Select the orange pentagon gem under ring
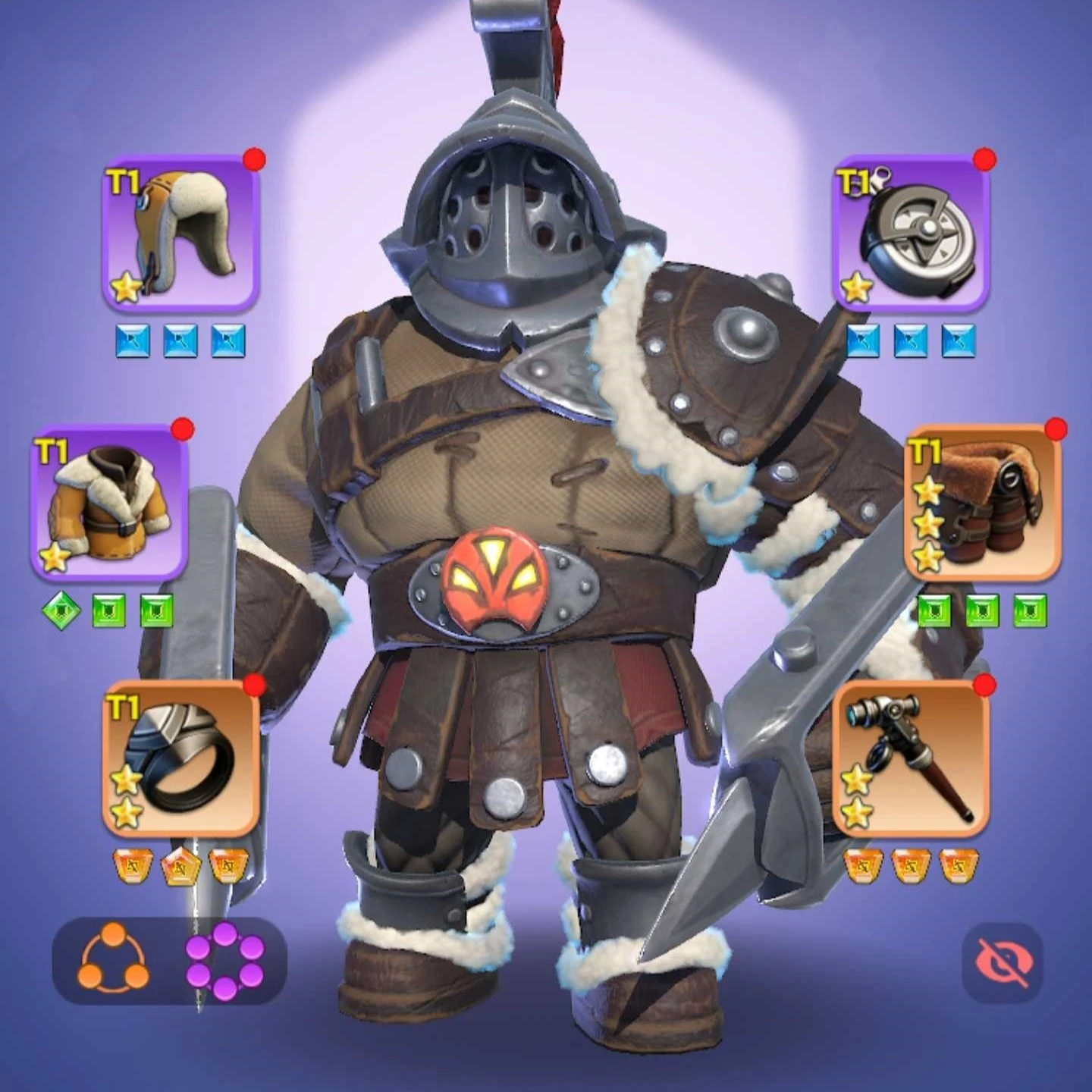Screen dimensions: 1092x1092 coord(180,866)
